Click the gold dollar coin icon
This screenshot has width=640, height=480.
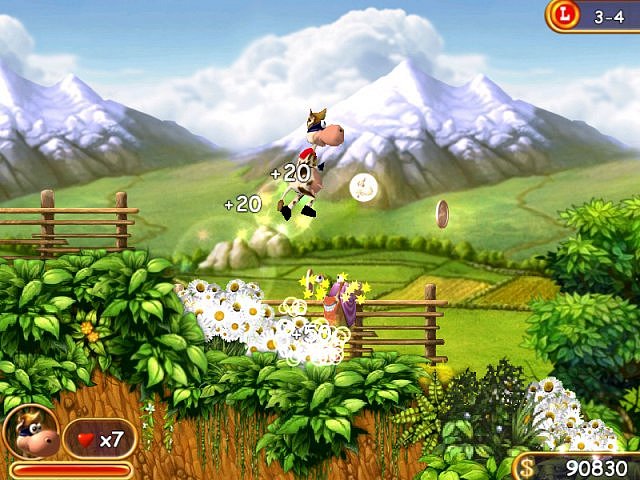pyautogui.click(x=526, y=467)
